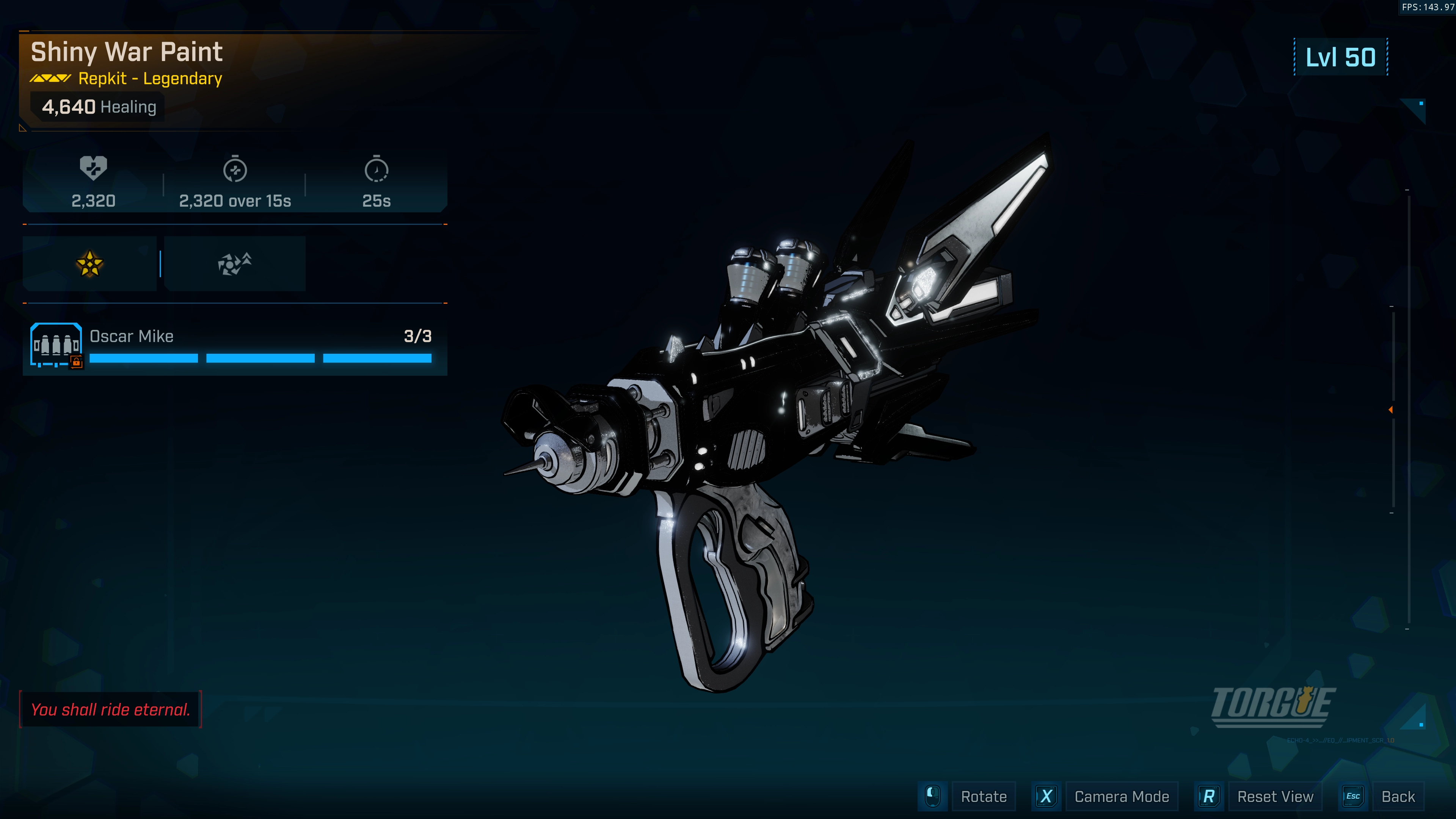1456x819 pixels.
Task: Click the Back button
Action: (x=1397, y=796)
